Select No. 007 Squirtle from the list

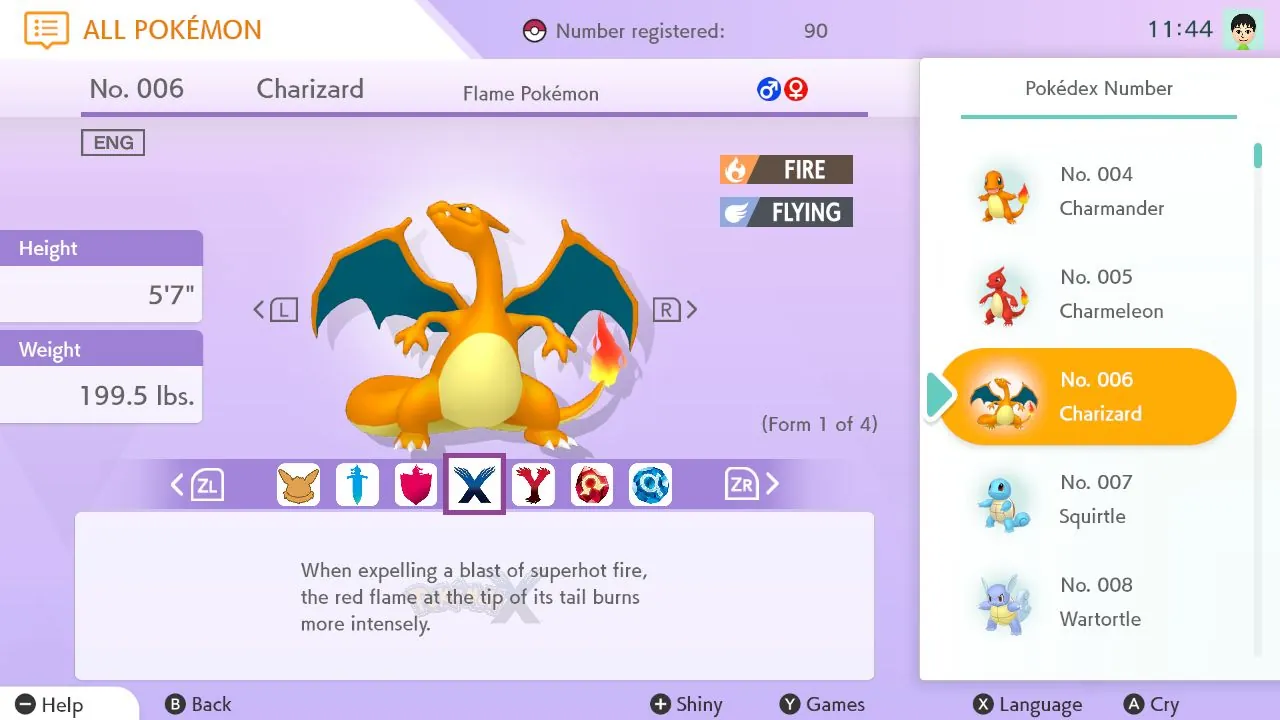pyautogui.click(x=1090, y=499)
